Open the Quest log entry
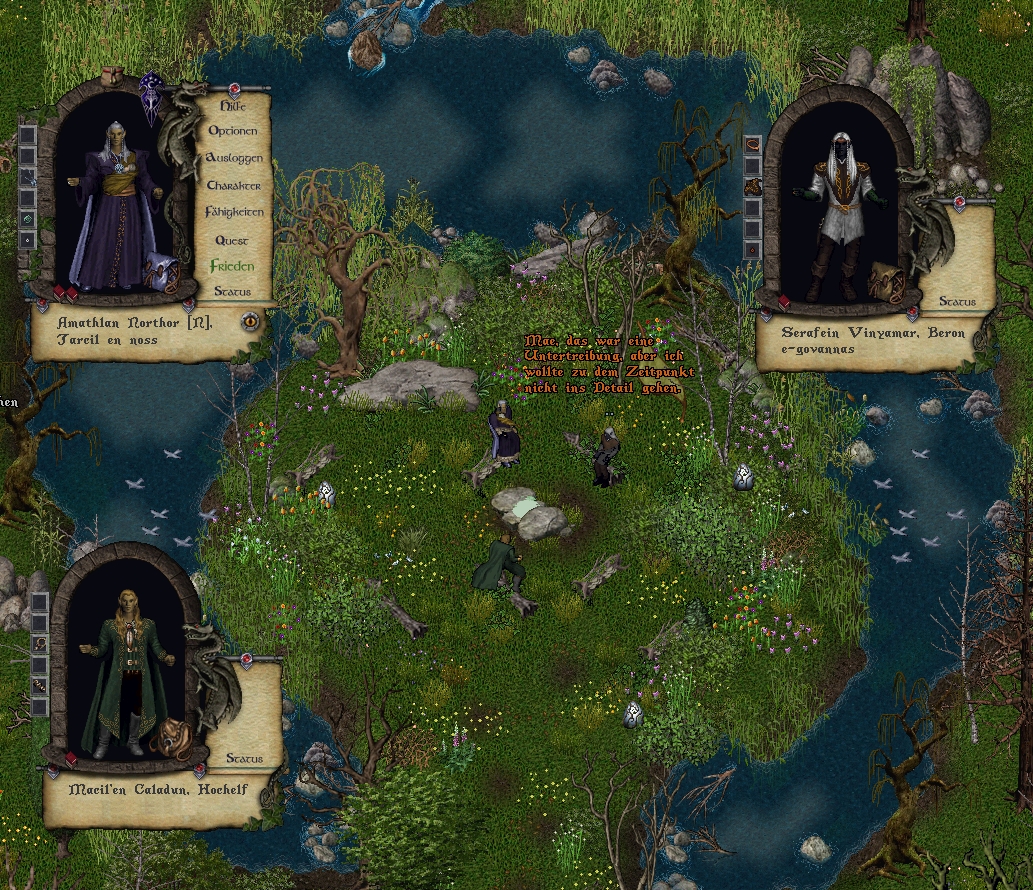This screenshot has width=1033, height=890. coord(232,240)
